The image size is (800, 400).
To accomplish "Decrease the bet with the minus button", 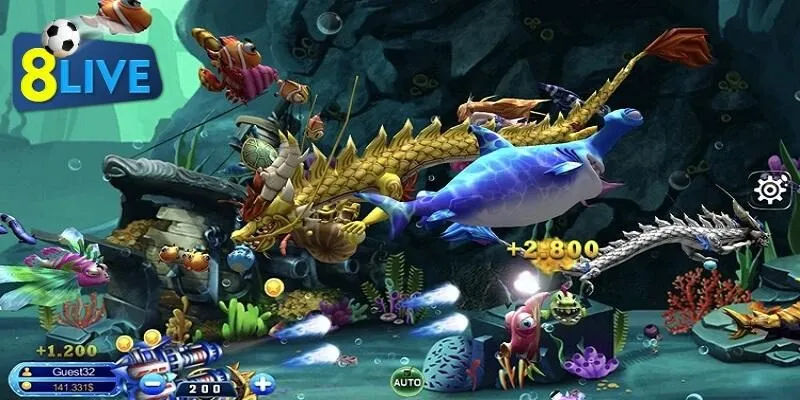I will tap(154, 382).
